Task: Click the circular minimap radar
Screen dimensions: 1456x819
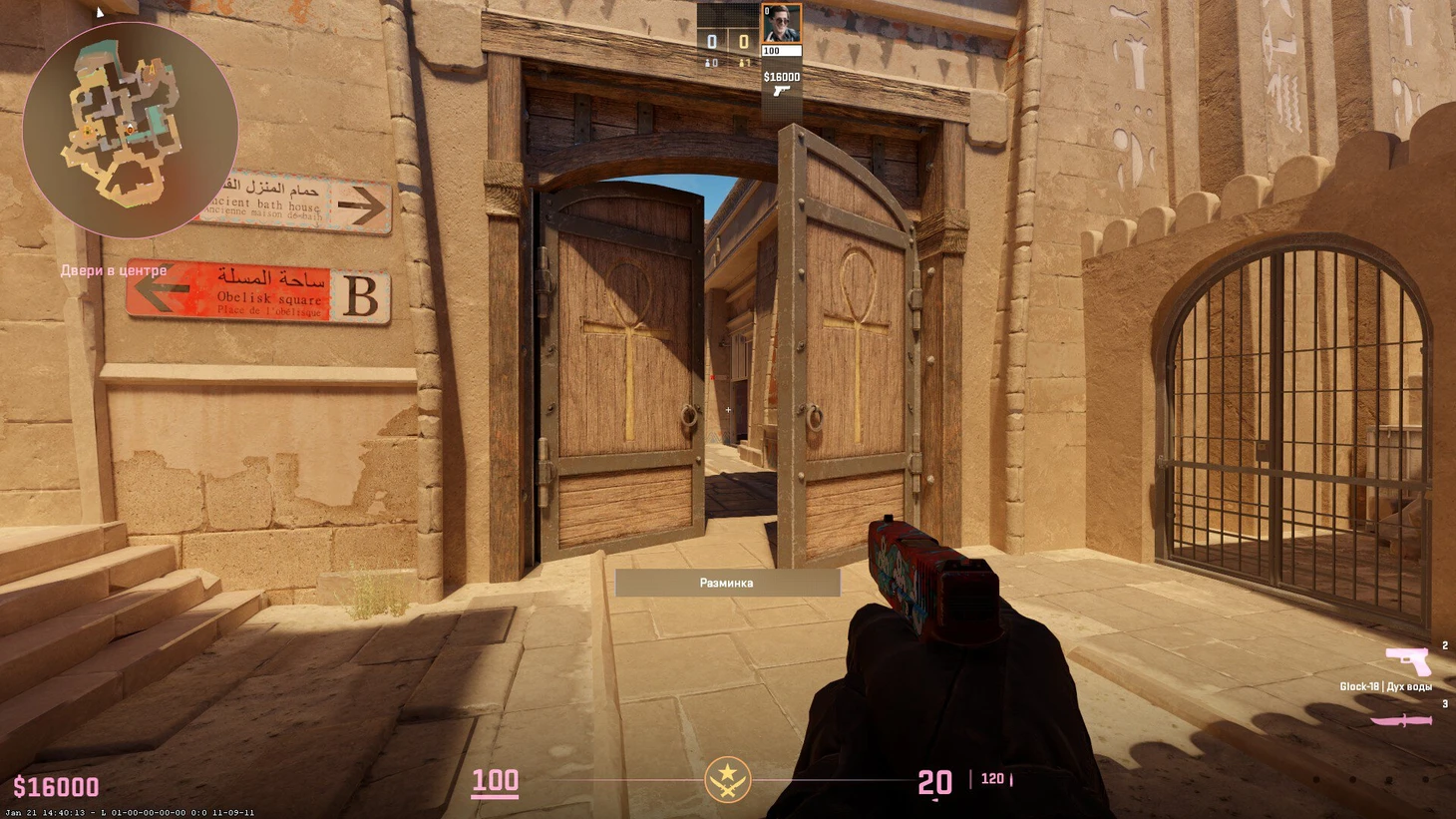Action: pos(130,130)
